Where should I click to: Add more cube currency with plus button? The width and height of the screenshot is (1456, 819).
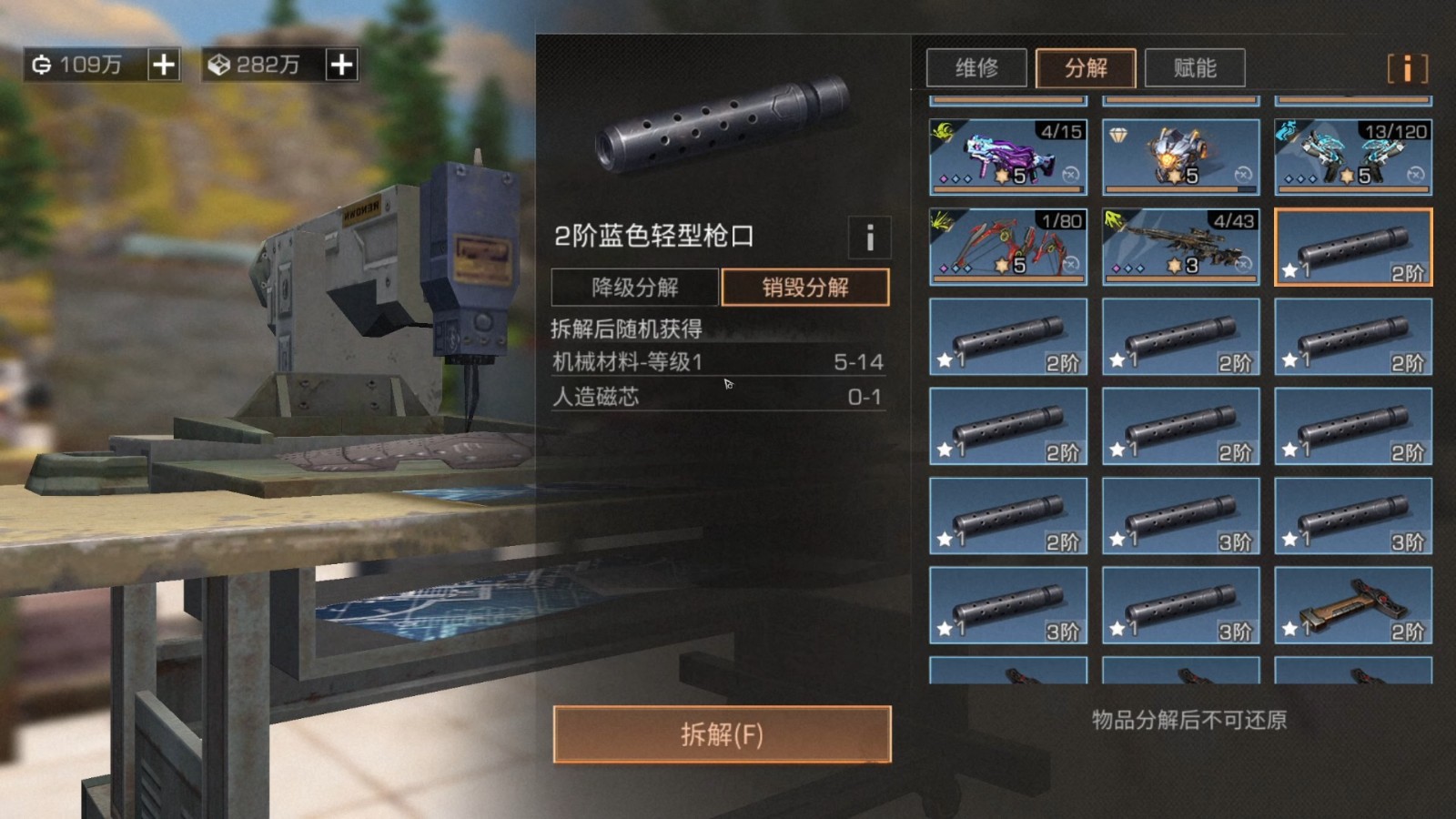click(341, 65)
